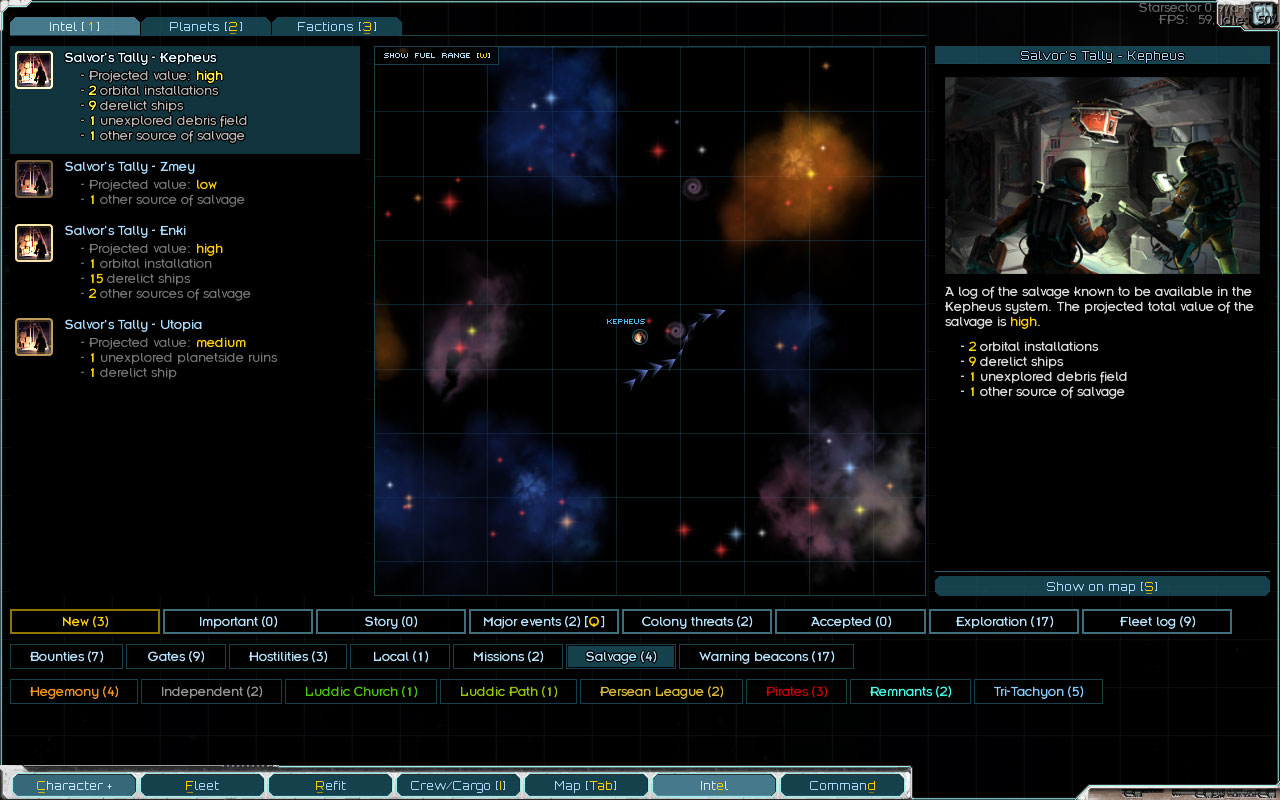This screenshot has width=1280, height=800.
Task: Open the Command screen
Action: pyautogui.click(x=842, y=786)
